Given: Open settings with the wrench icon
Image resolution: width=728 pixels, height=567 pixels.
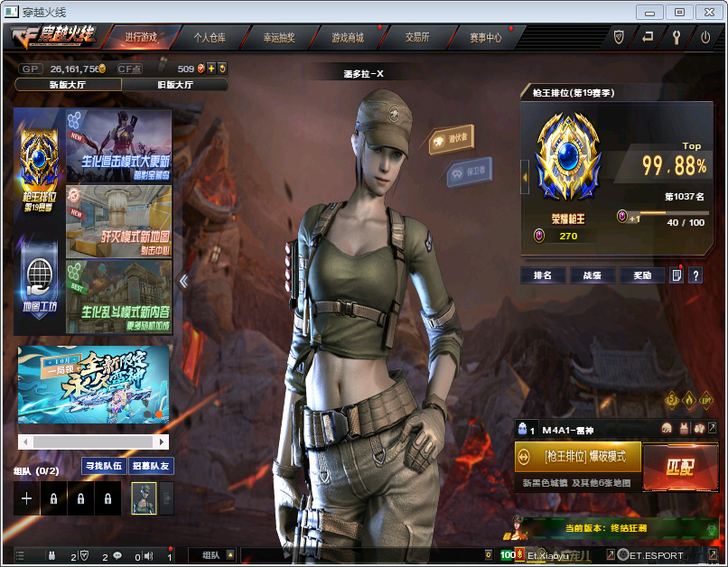Looking at the screenshot, I should click(676, 37).
